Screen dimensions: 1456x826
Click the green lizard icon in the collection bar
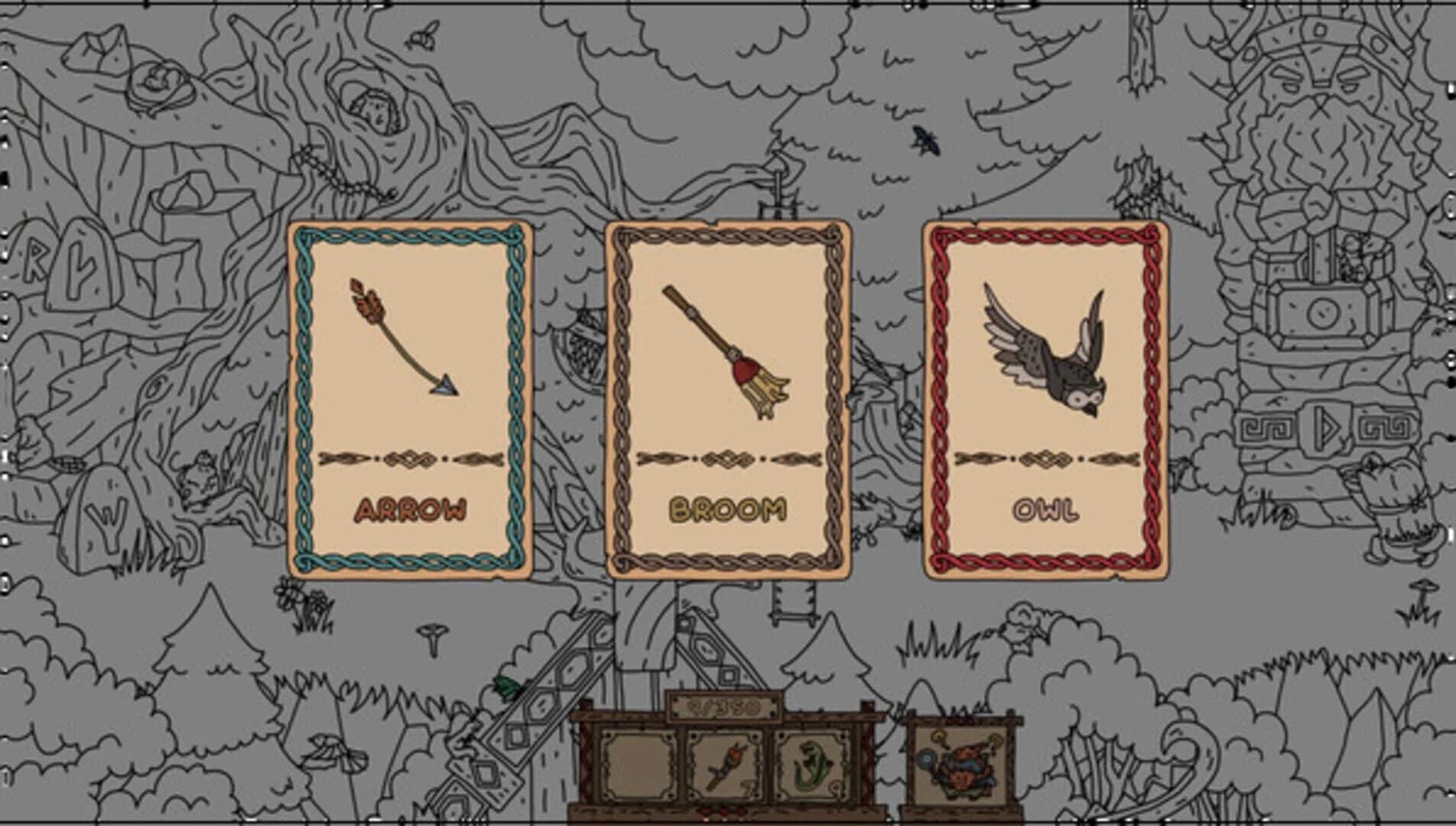812,763
